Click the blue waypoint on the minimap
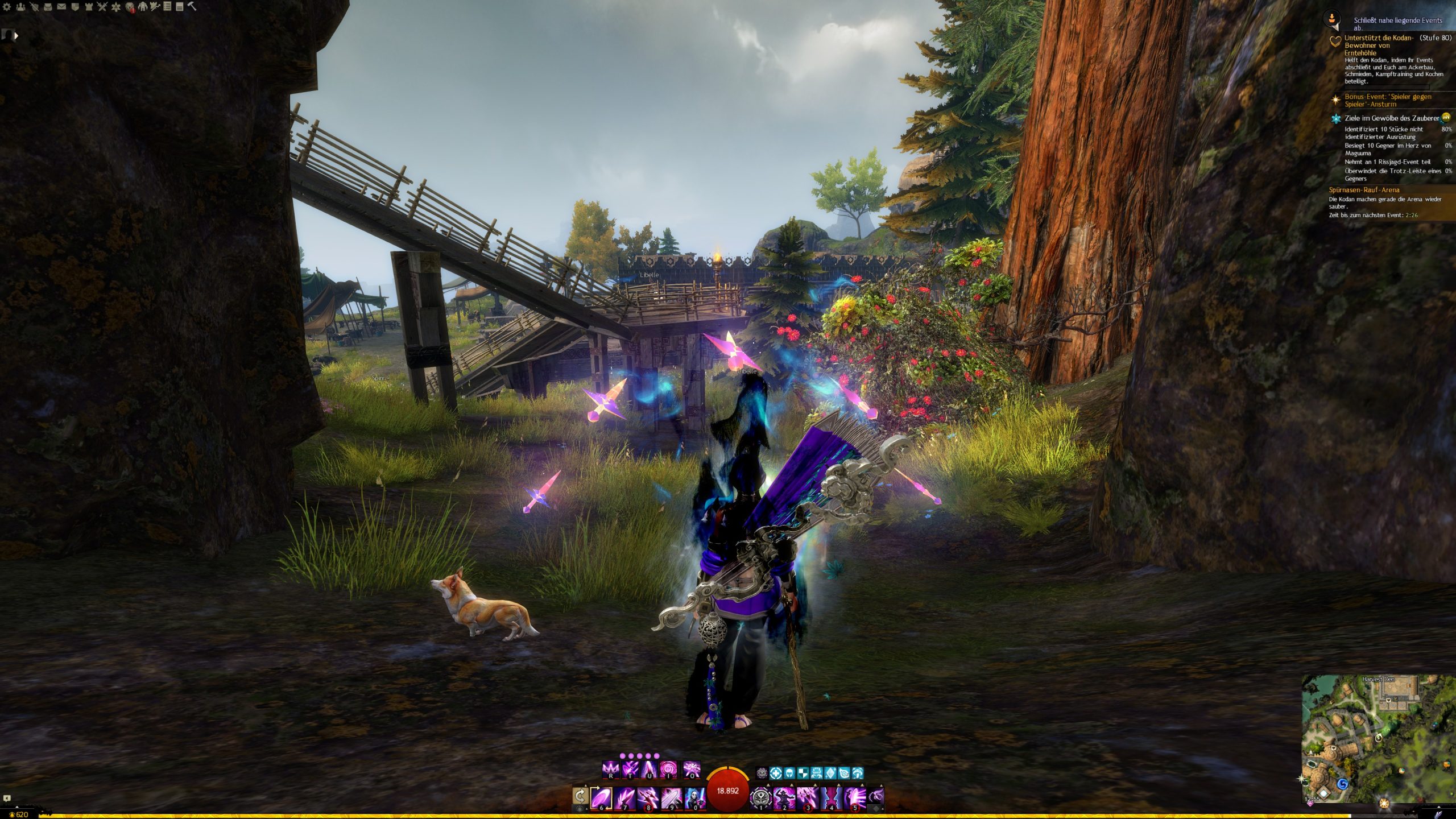1456x819 pixels. pos(1343,784)
